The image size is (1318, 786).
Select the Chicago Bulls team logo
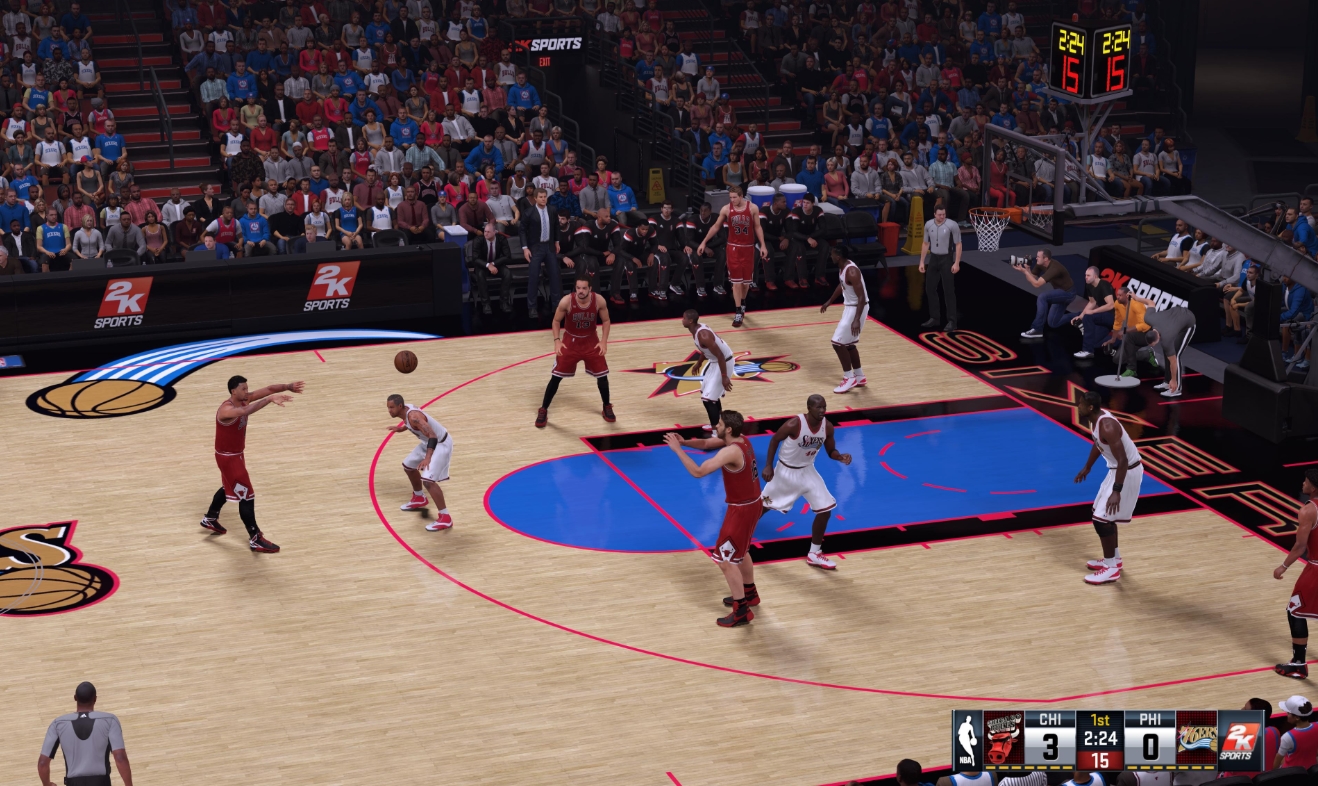click(x=1002, y=740)
